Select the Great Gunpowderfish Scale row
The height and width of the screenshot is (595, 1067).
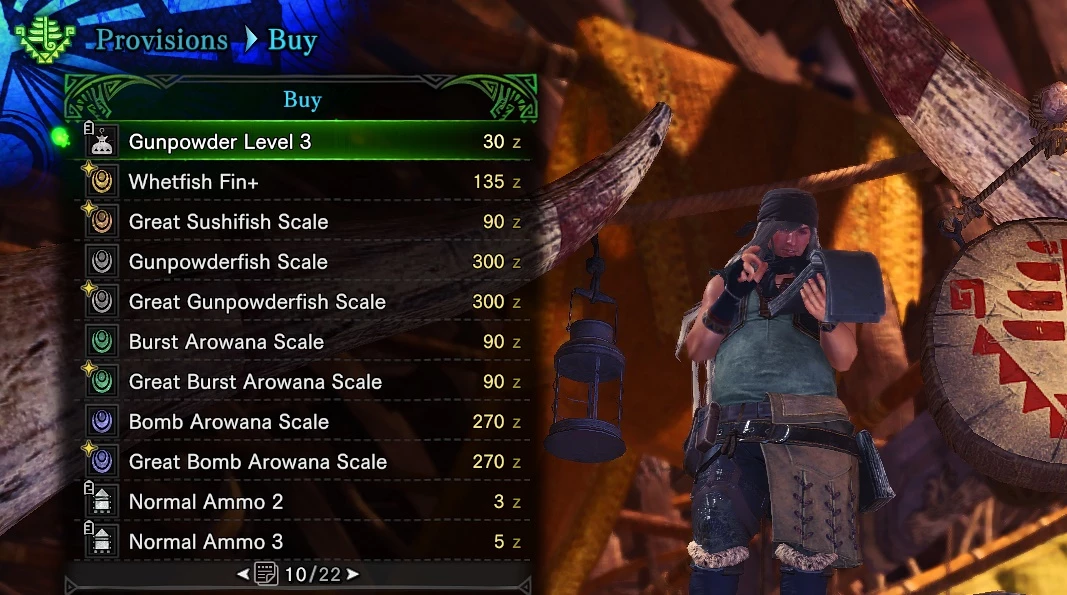coord(300,302)
